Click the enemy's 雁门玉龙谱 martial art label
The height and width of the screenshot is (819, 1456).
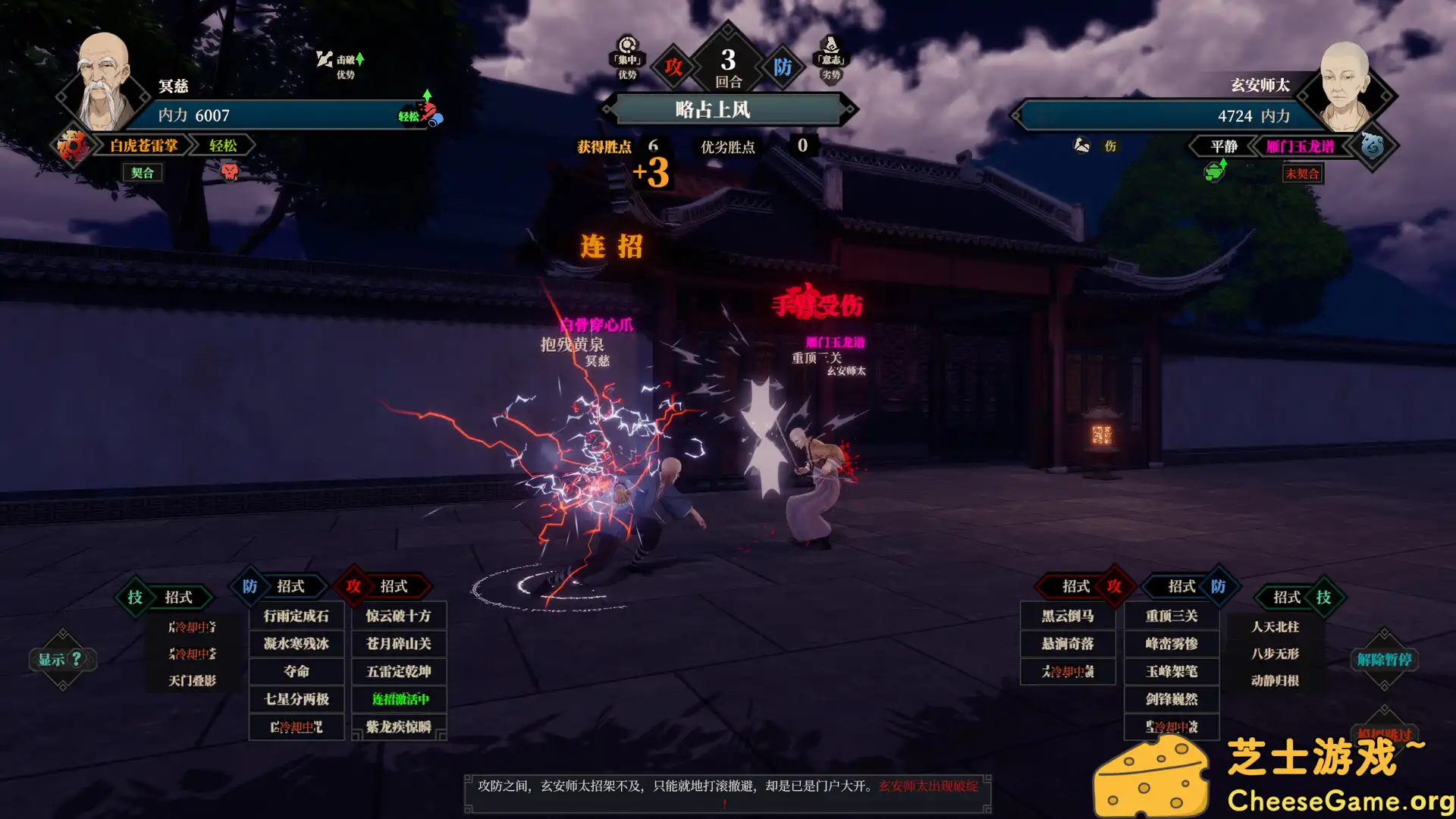coord(1300,146)
